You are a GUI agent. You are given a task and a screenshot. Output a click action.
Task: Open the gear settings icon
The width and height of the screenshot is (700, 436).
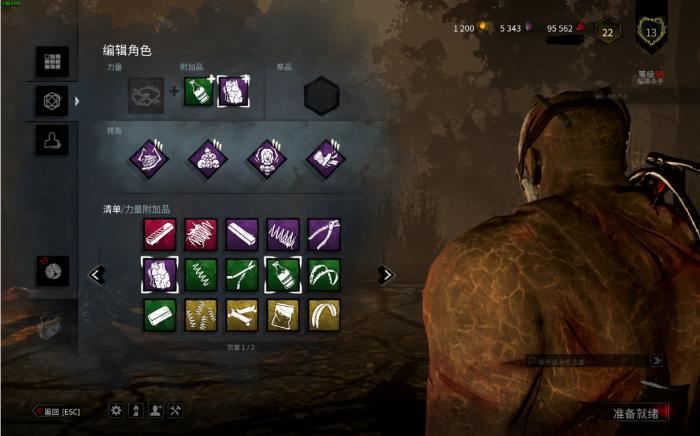pos(116,410)
